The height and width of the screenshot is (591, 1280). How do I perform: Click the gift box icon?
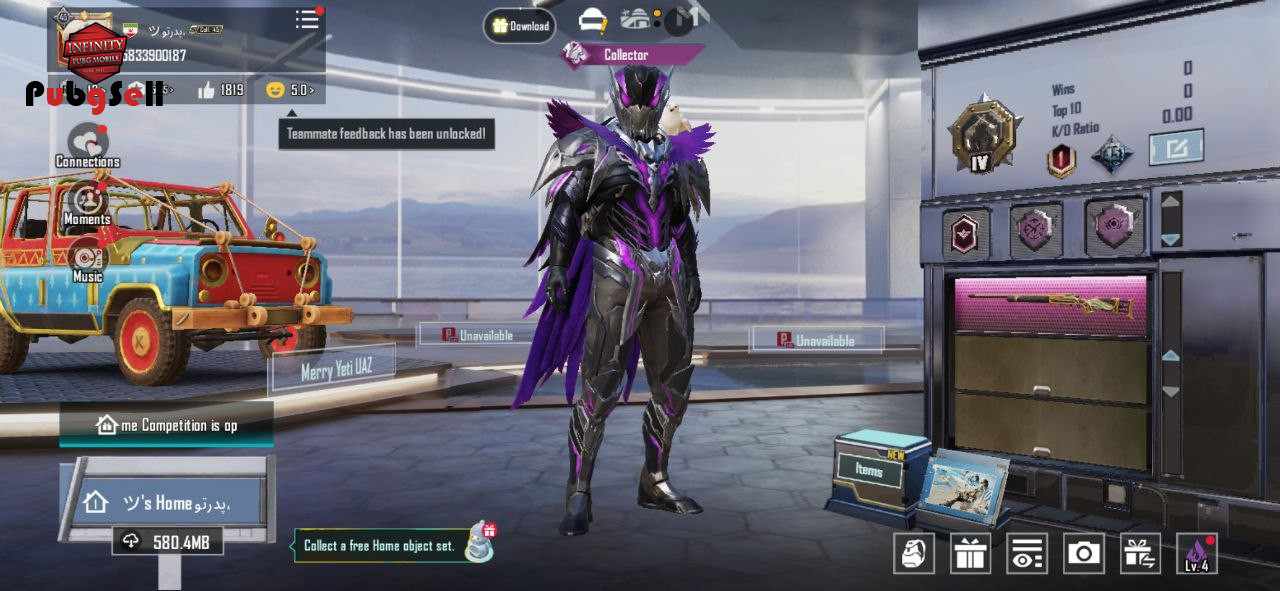[970, 553]
